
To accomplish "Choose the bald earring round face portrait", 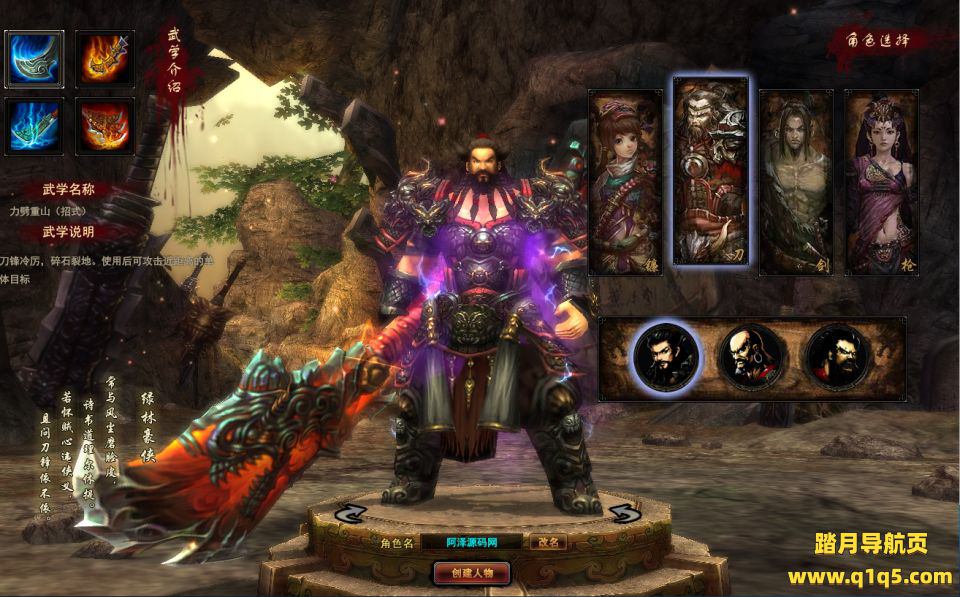I will click(749, 357).
